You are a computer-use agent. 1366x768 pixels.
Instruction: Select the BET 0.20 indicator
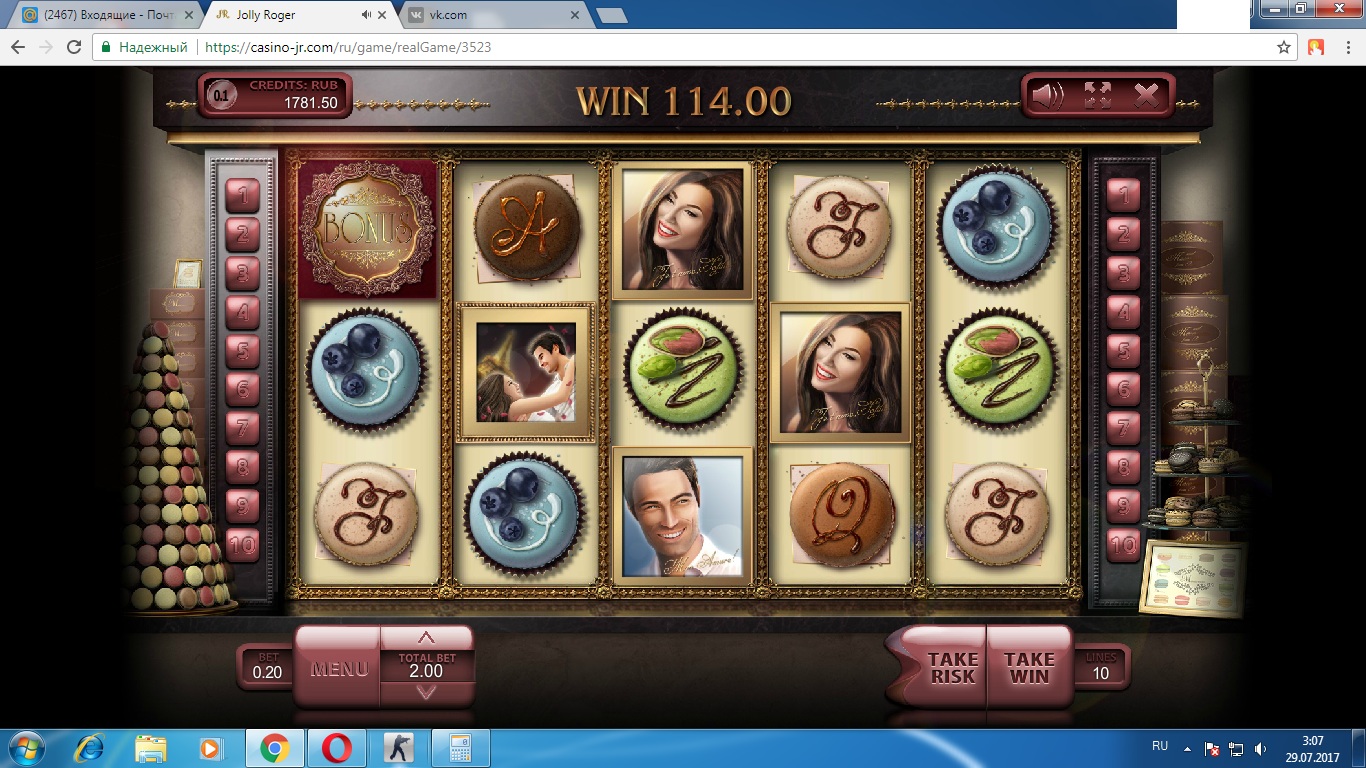(267, 667)
